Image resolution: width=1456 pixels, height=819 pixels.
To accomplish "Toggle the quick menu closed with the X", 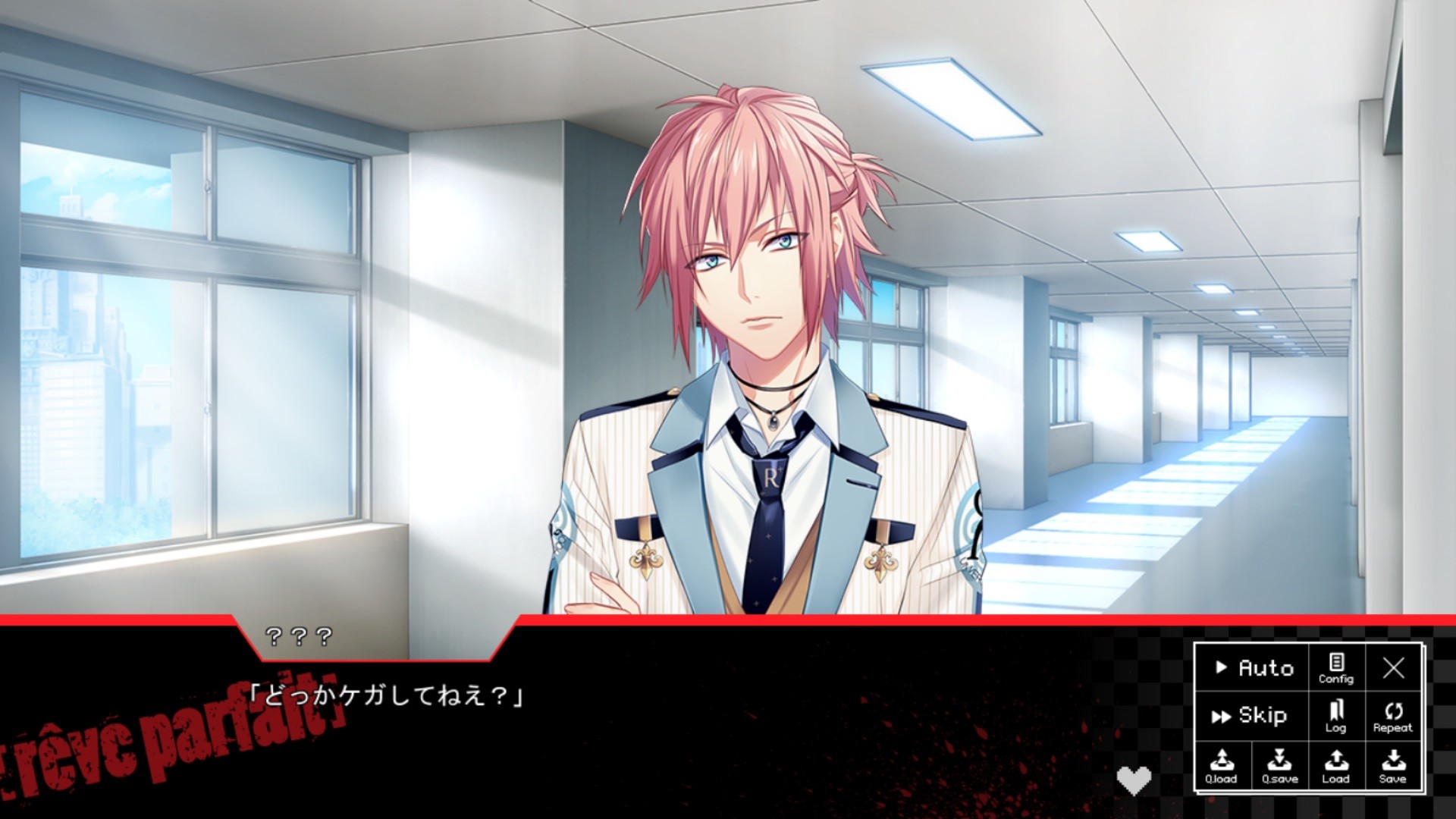I will pyautogui.click(x=1396, y=669).
